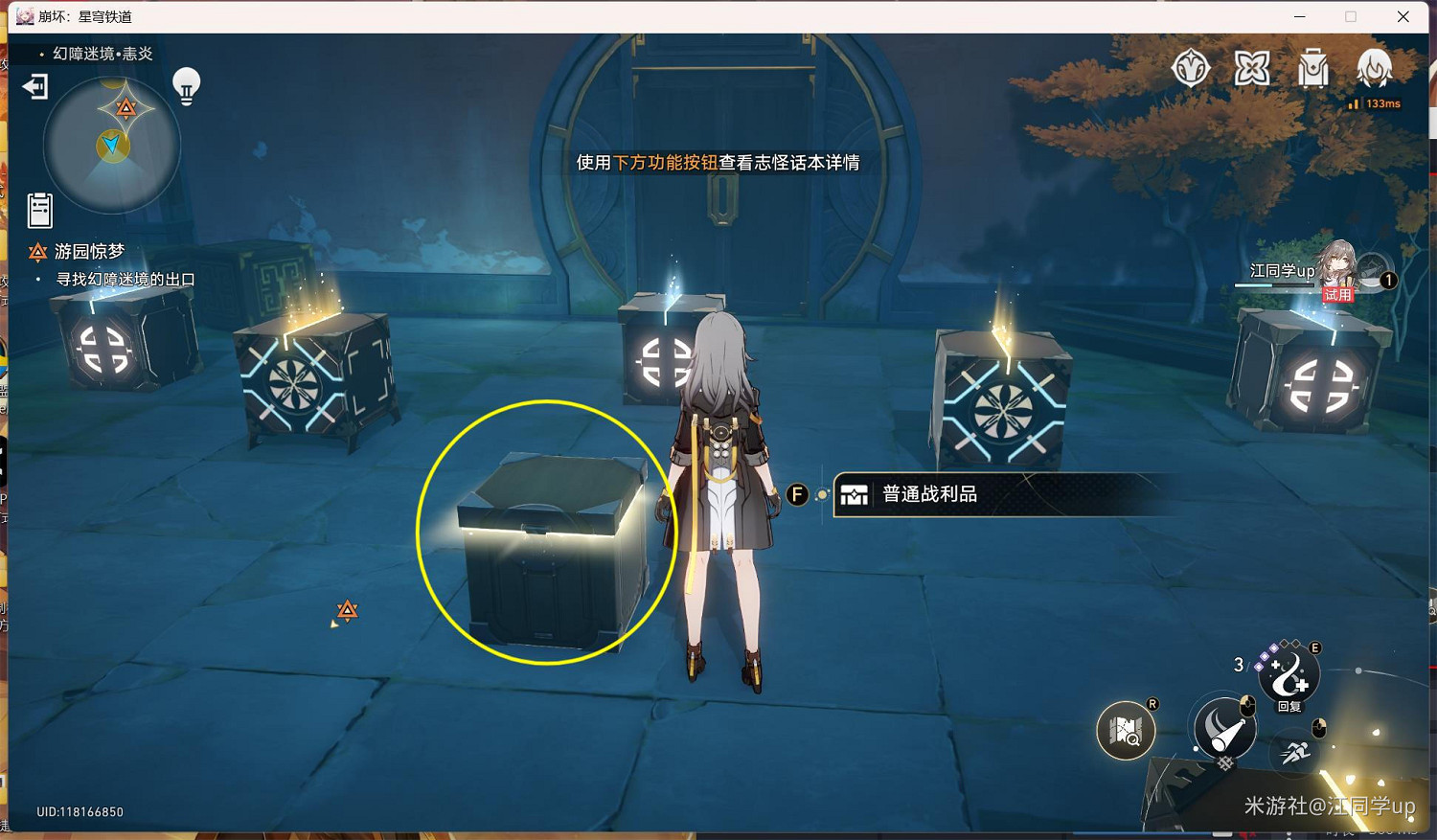Image resolution: width=1437 pixels, height=840 pixels.
Task: Click the orange marker icon beside 游园惊梦
Action: 36,251
